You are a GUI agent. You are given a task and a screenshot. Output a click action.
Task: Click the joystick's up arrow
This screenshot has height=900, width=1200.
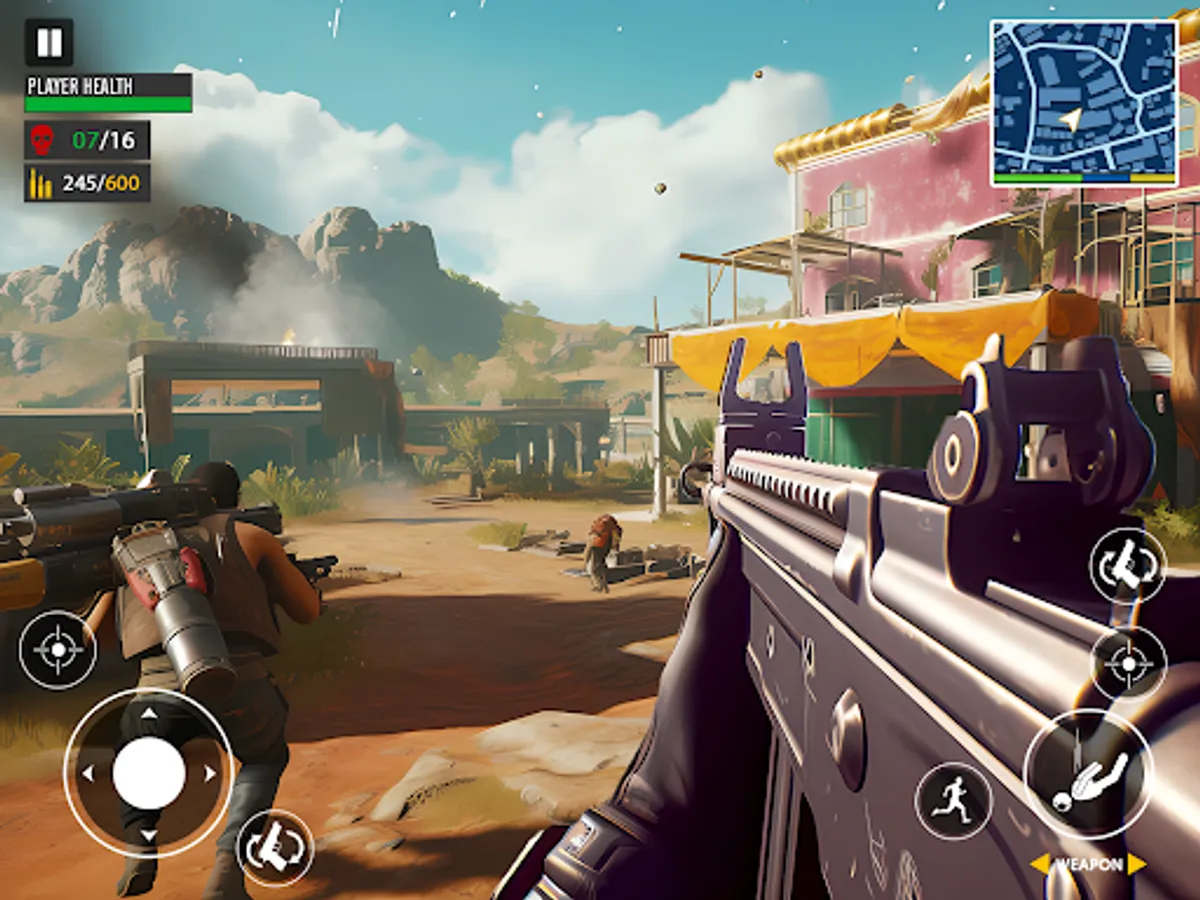tap(148, 713)
